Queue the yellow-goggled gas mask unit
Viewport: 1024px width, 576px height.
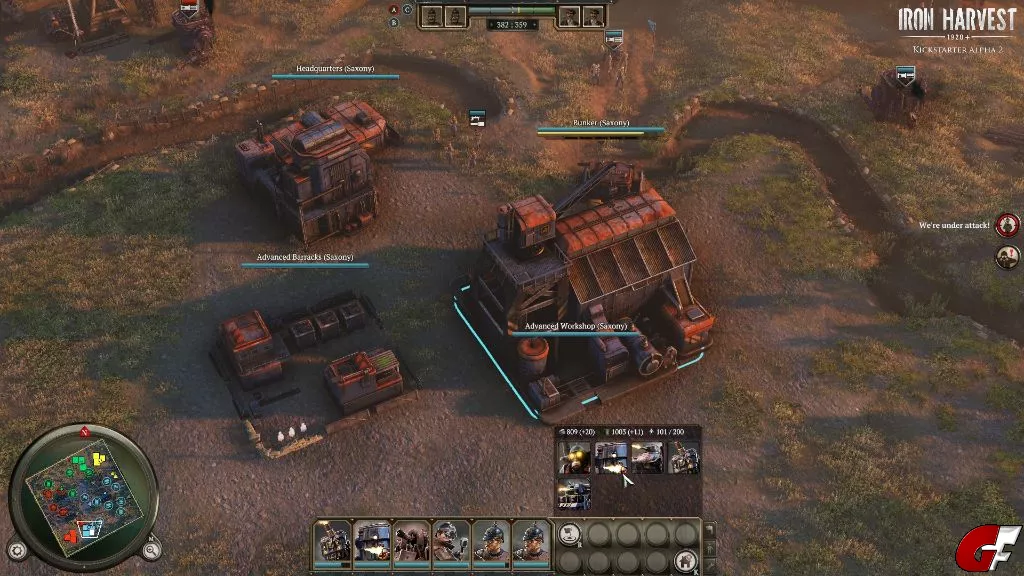574,458
